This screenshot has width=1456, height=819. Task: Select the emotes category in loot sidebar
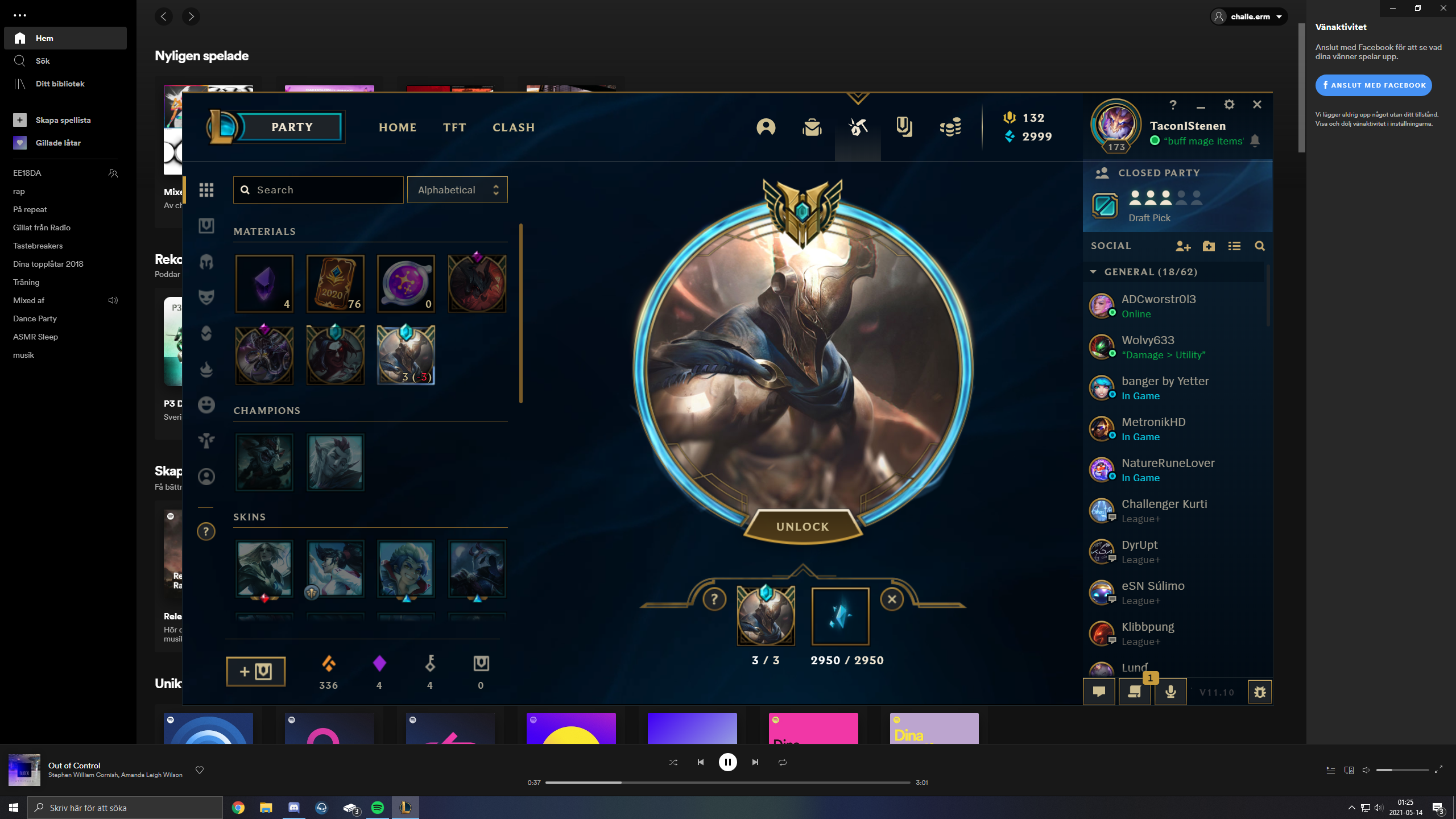[x=206, y=404]
